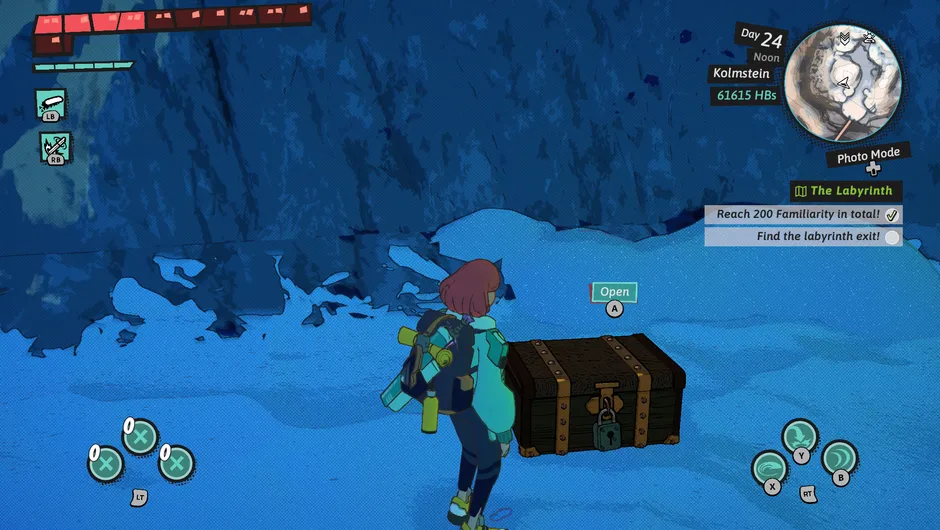Activate the sword strike skill icon
940x530 pixels.
click(54, 146)
